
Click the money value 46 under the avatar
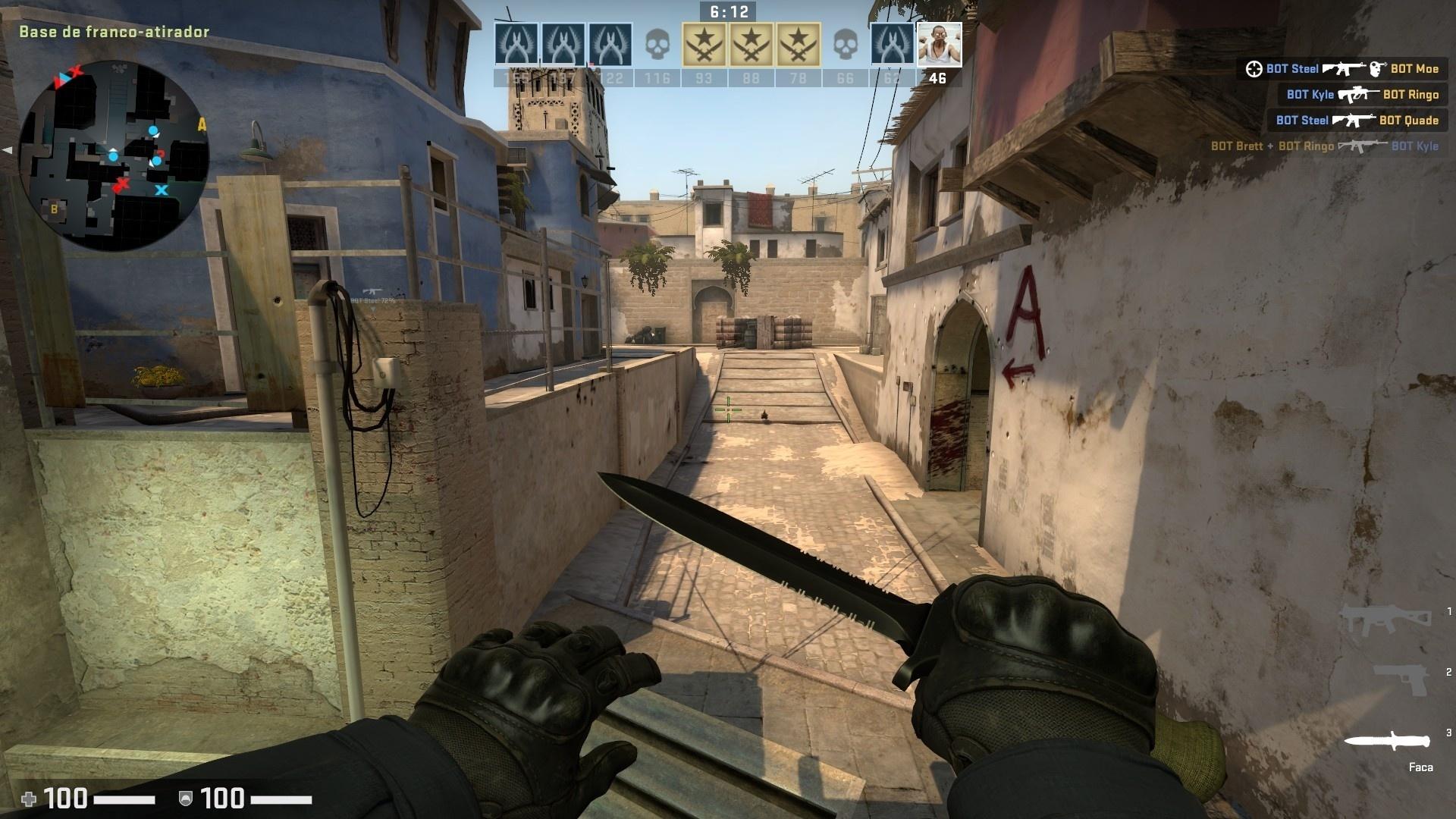(x=937, y=77)
